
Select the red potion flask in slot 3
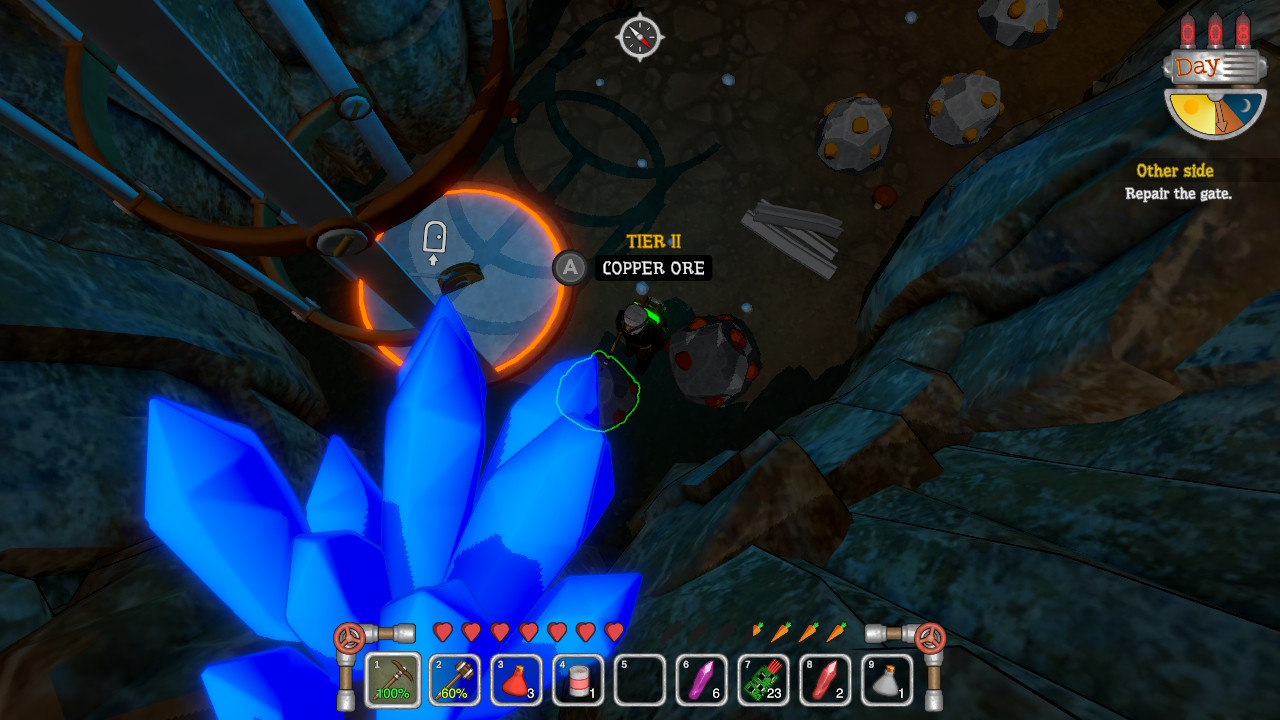tap(516, 680)
